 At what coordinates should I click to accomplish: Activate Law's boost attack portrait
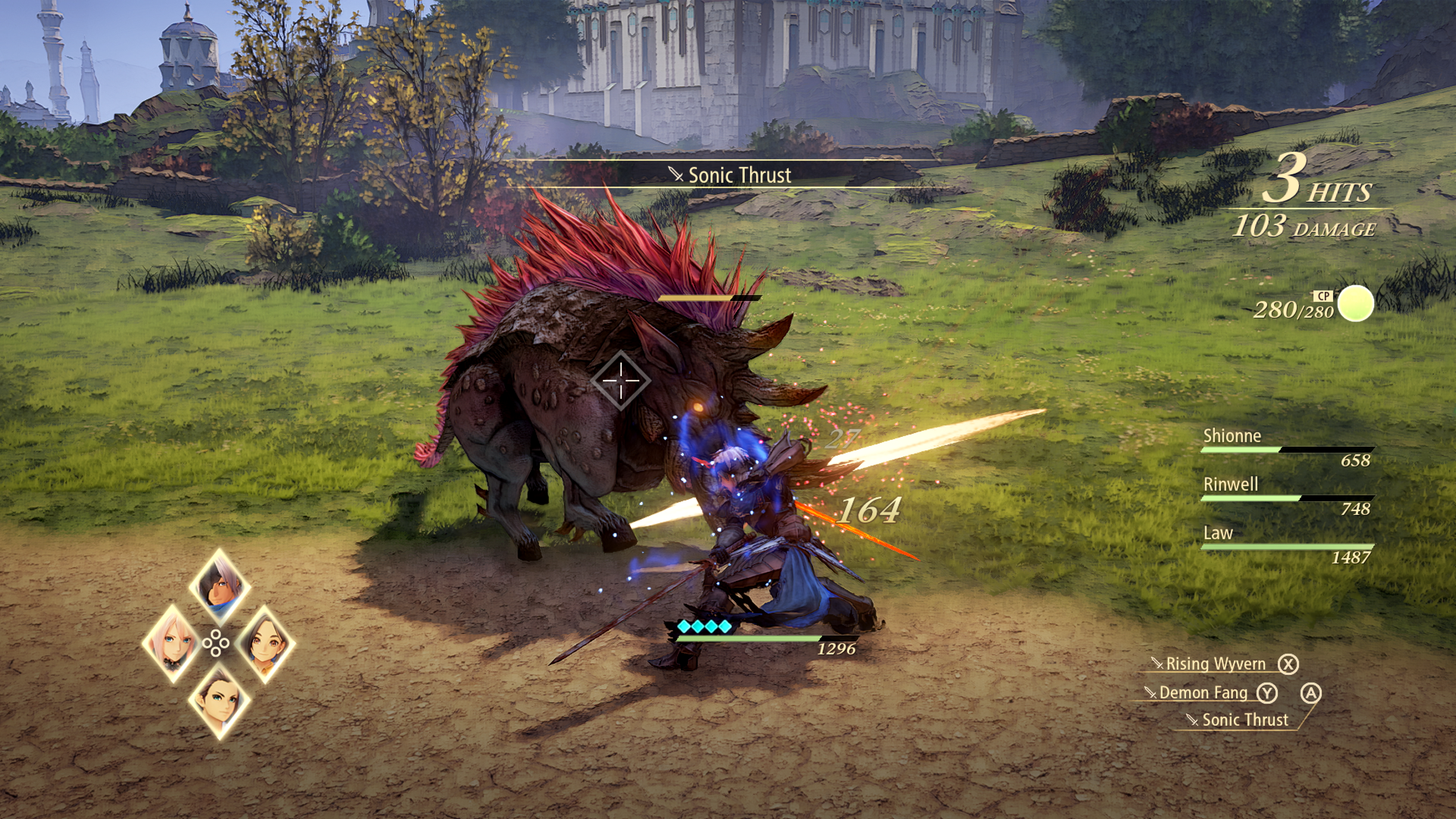click(x=219, y=701)
